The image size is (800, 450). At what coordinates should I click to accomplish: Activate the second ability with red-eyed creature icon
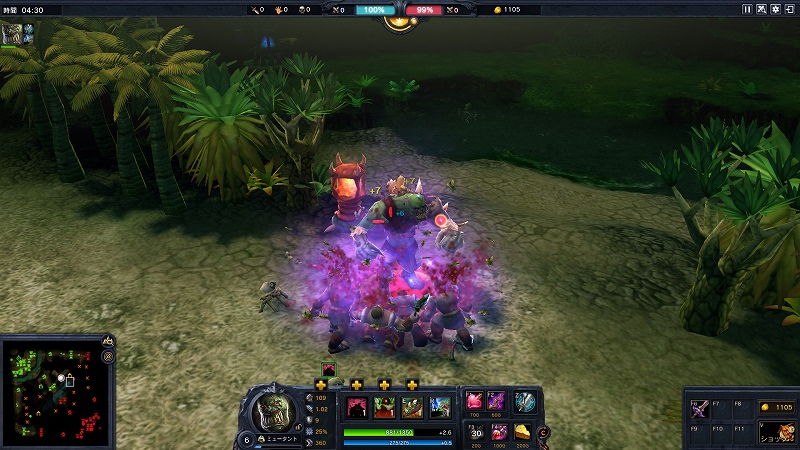pyautogui.click(x=384, y=407)
